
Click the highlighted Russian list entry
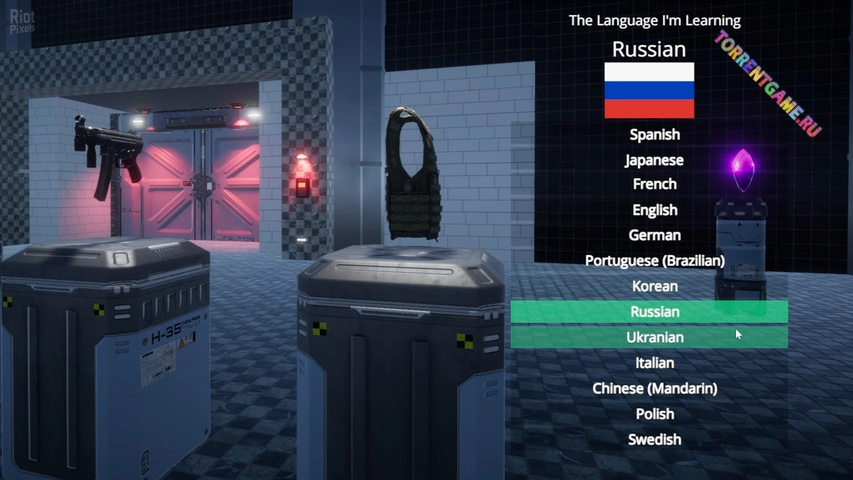[654, 312]
